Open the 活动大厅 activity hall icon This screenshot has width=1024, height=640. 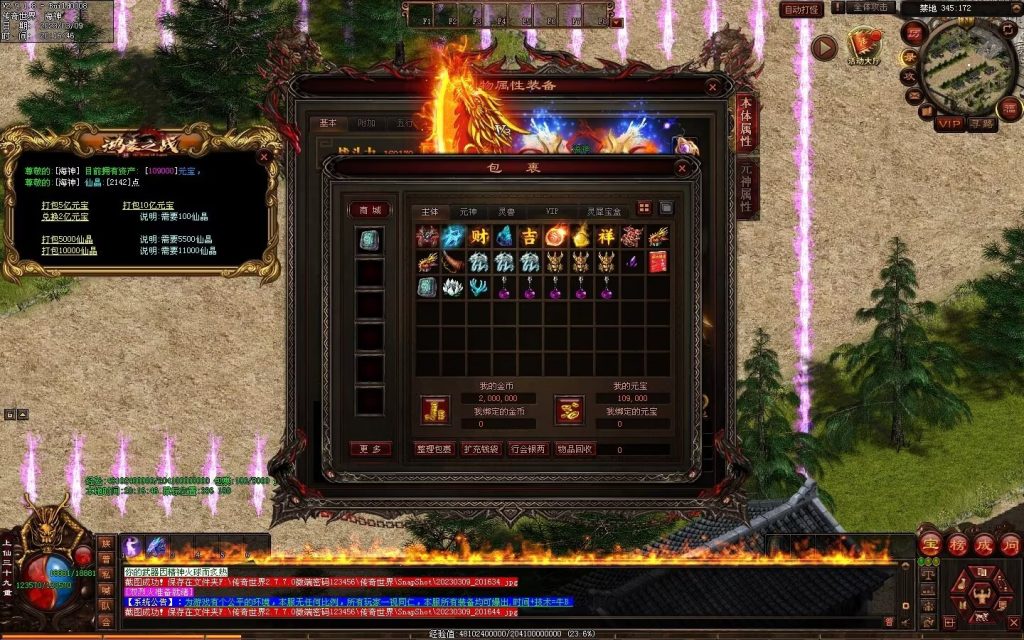click(x=863, y=45)
